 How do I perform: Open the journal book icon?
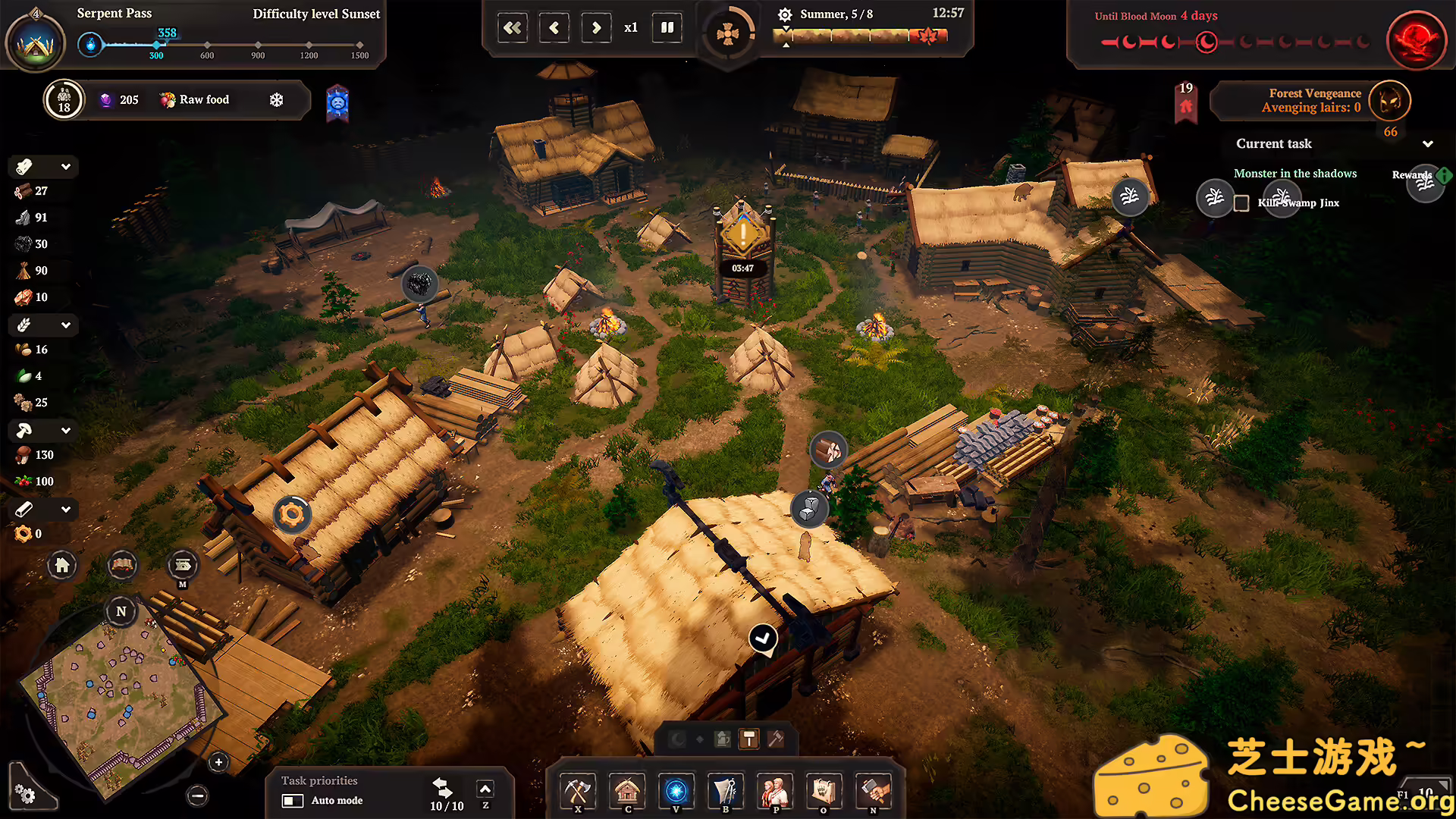122,565
